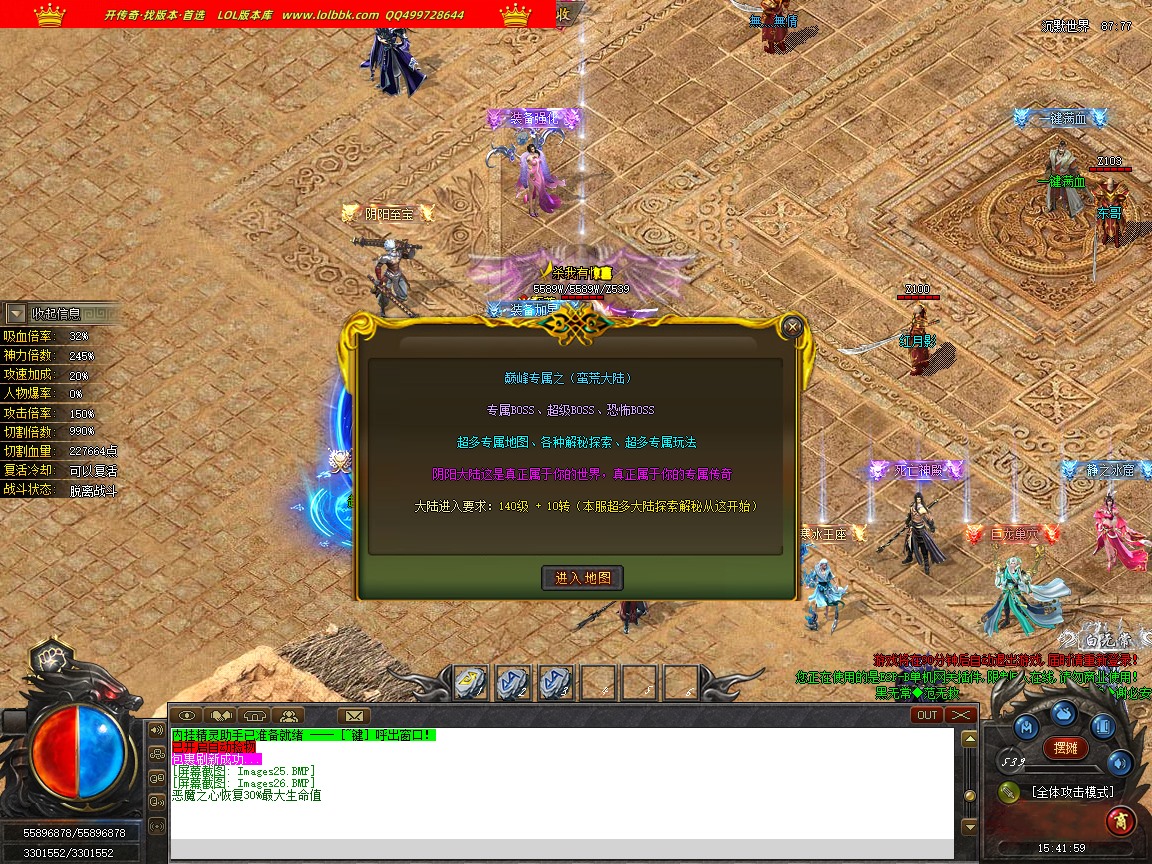The width and height of the screenshot is (1152, 864).
Task: Click the OUT button above chat
Action: (927, 715)
